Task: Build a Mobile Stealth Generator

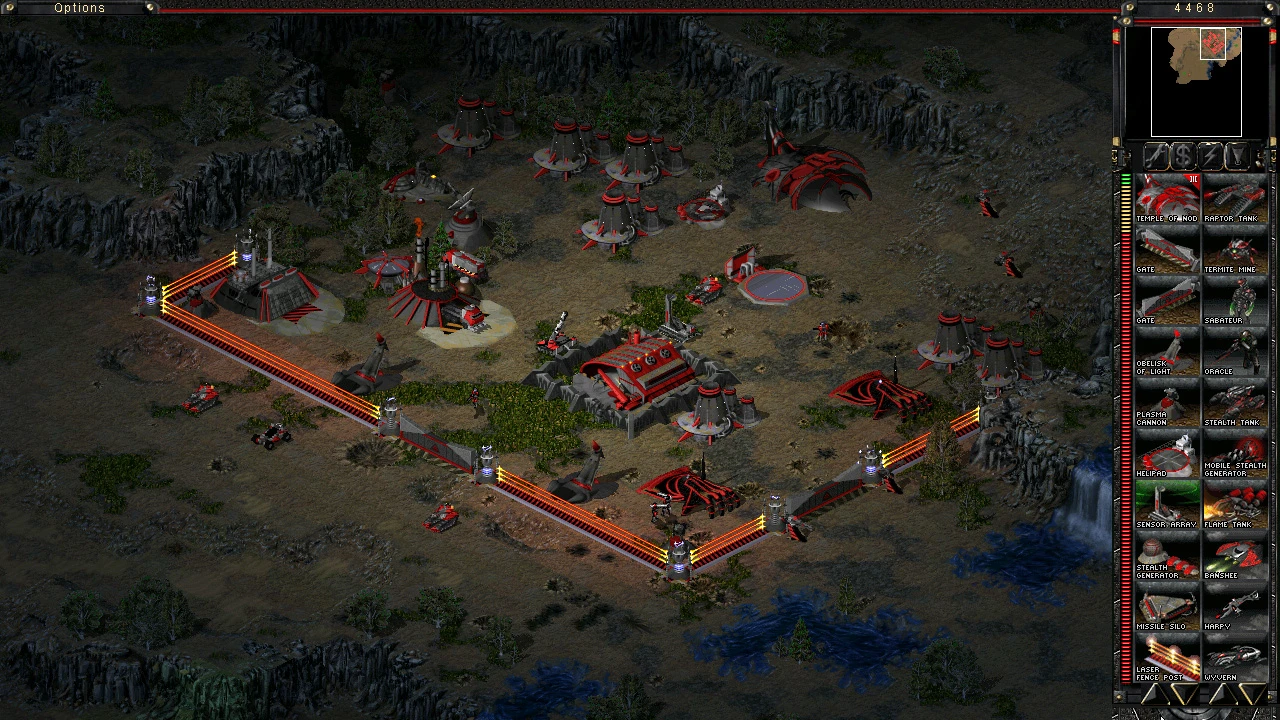Action: pyautogui.click(x=1234, y=453)
